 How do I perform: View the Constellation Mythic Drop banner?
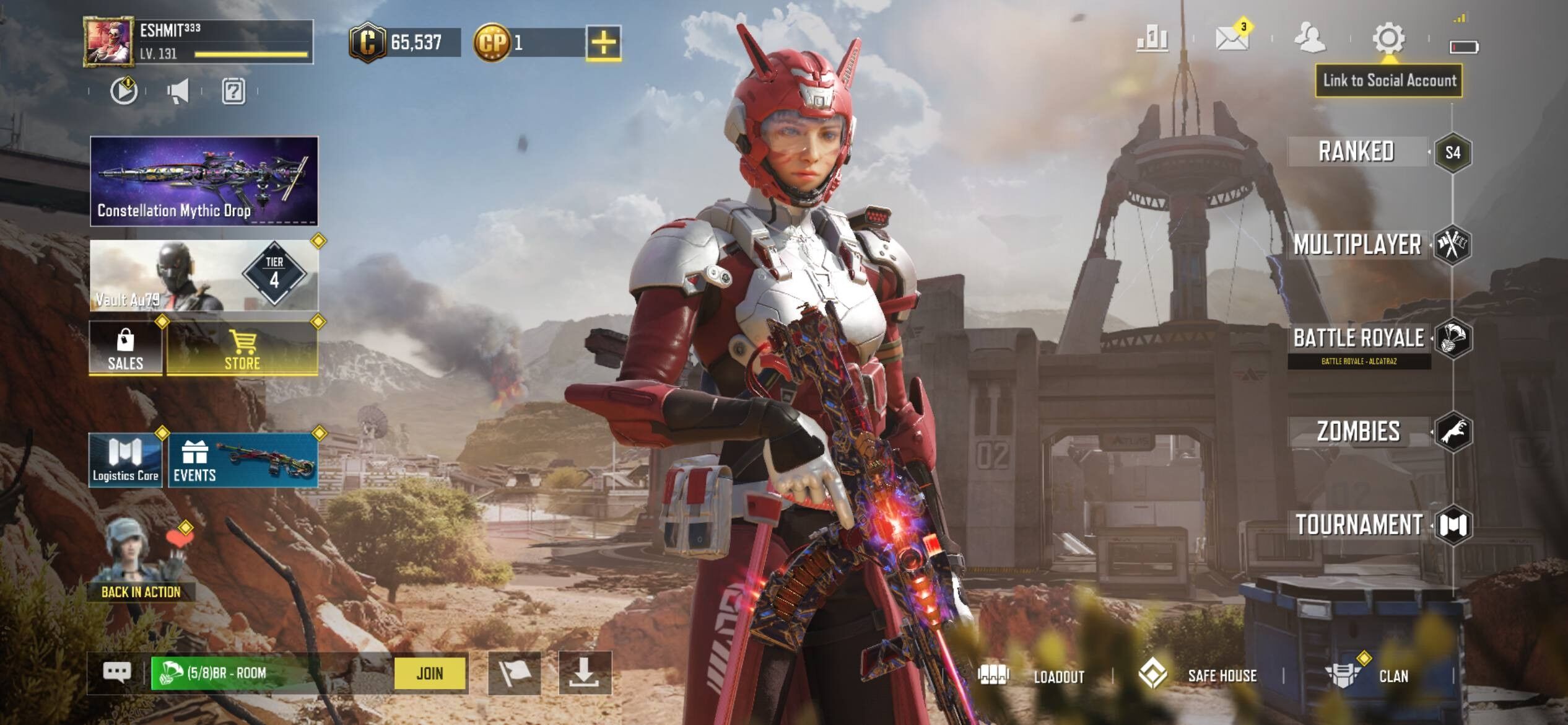coord(204,180)
